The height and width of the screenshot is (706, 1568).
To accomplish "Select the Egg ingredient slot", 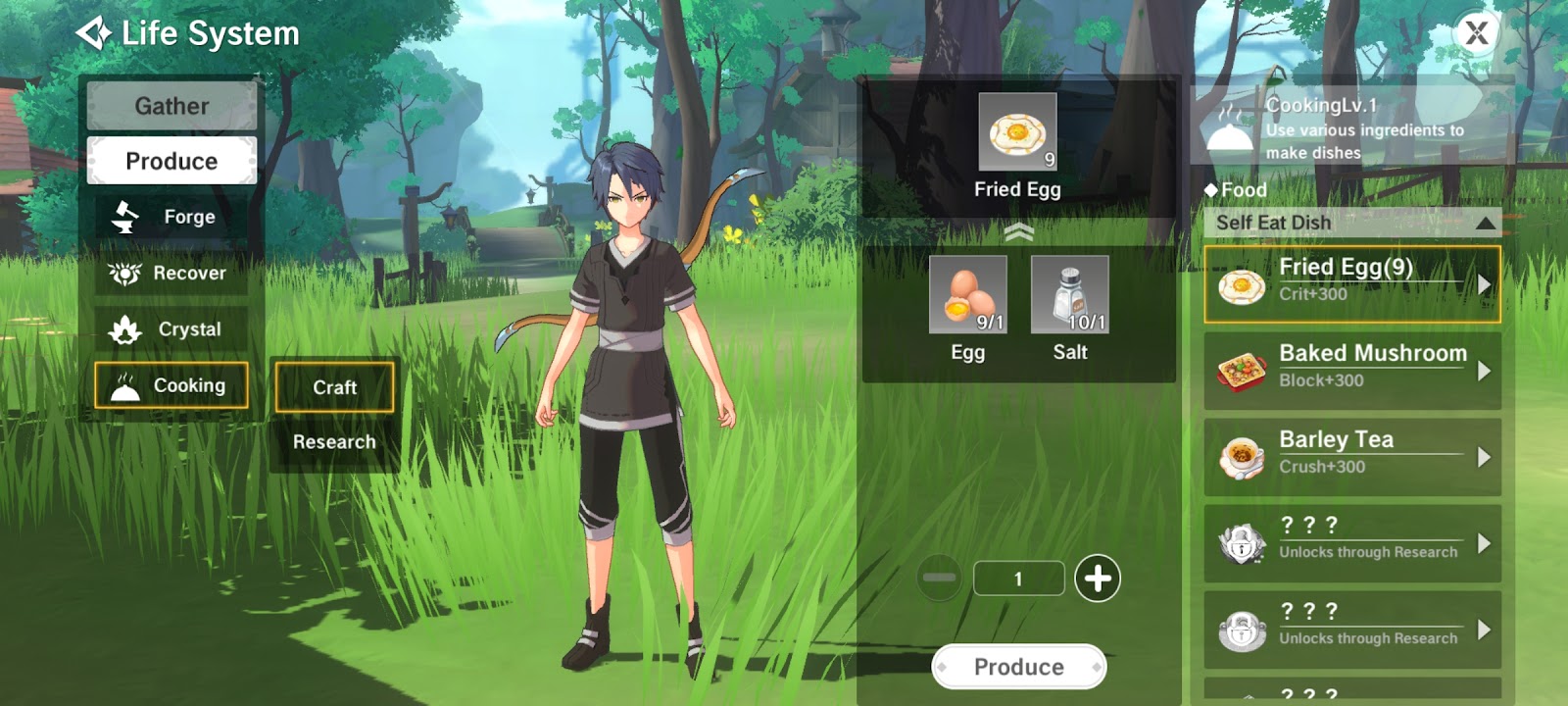I will pos(967,294).
